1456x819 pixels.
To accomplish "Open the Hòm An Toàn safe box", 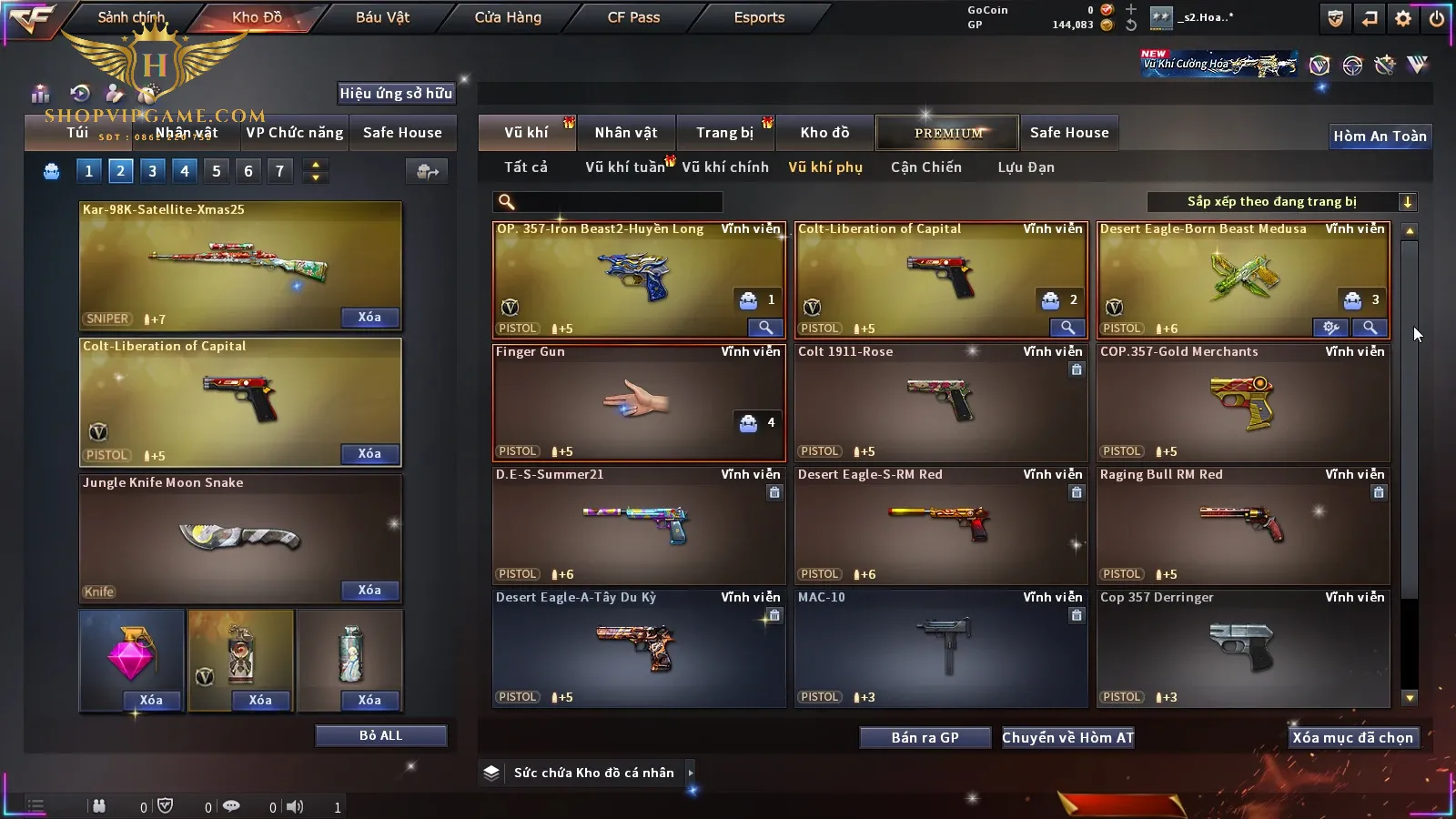I will click(1380, 136).
